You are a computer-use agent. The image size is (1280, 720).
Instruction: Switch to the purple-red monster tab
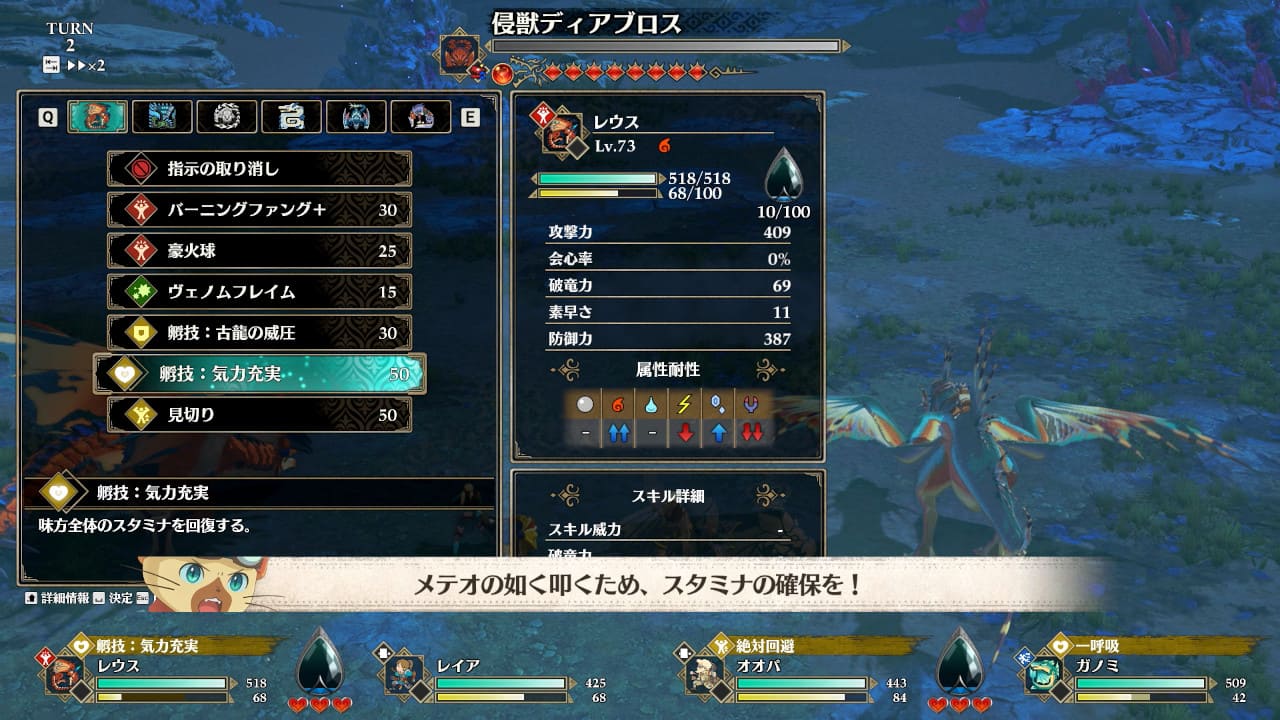click(420, 117)
